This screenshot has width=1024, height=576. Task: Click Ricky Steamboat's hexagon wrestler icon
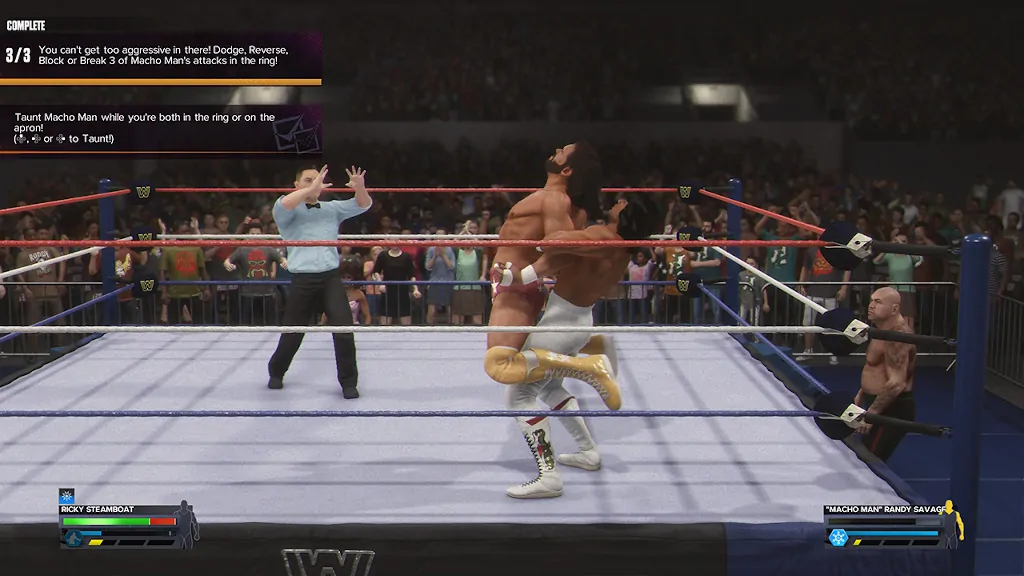[x=72, y=538]
